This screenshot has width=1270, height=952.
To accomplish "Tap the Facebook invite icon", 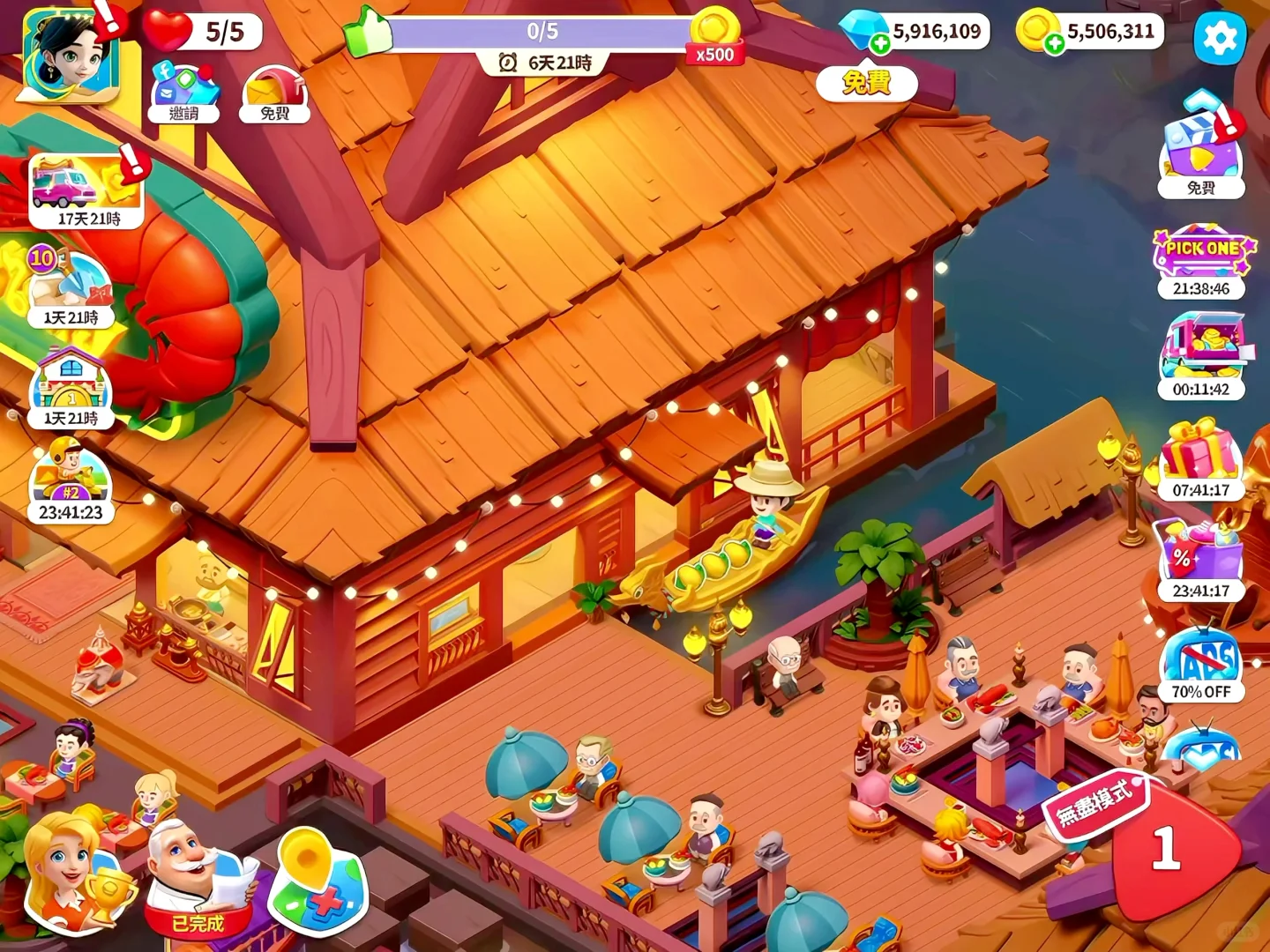I will pos(183,91).
